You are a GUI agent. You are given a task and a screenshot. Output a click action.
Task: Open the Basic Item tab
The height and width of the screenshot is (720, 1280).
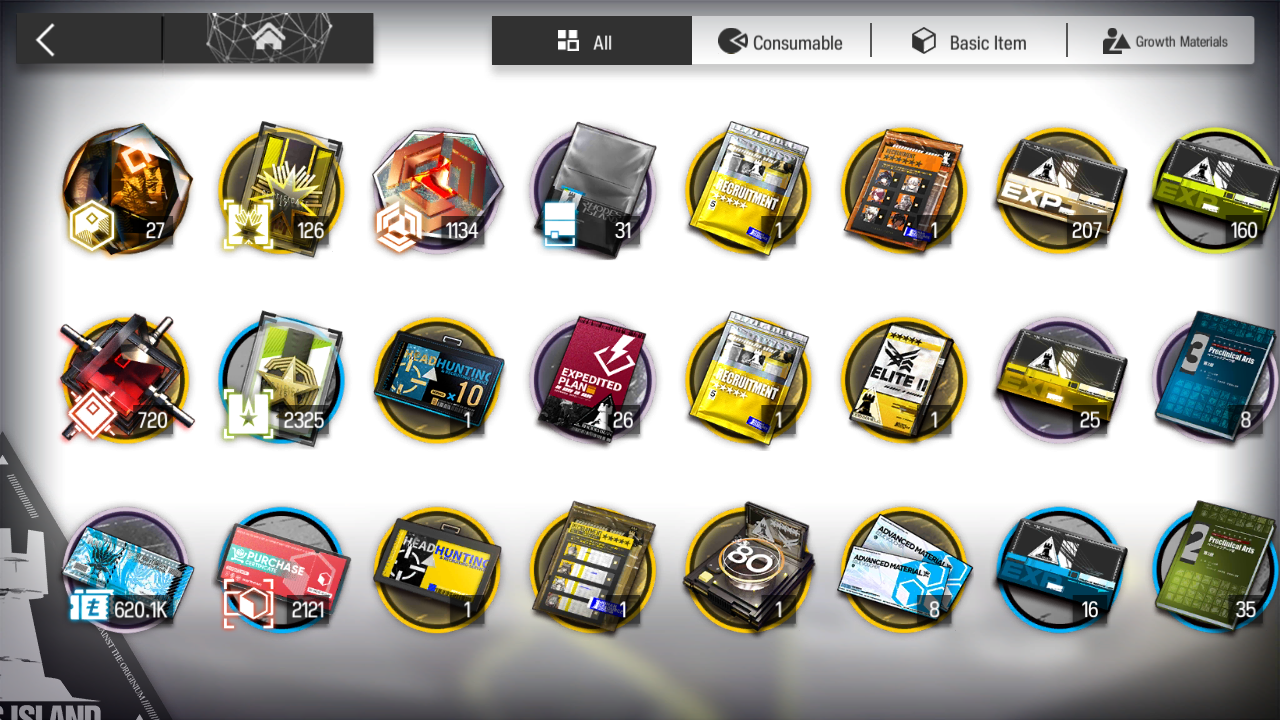pyautogui.click(x=968, y=42)
